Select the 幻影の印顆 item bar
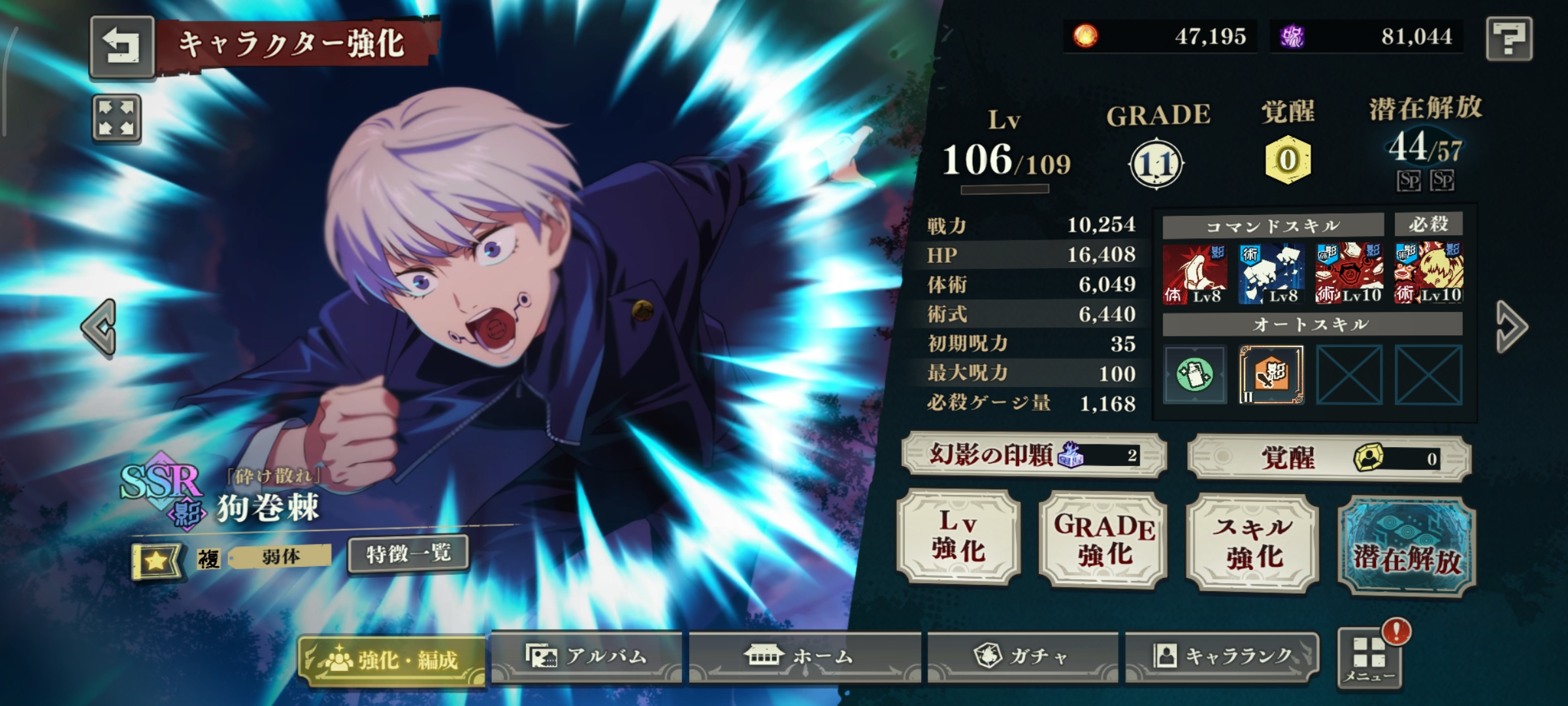Screen dimensions: 1568x706 tap(1034, 455)
